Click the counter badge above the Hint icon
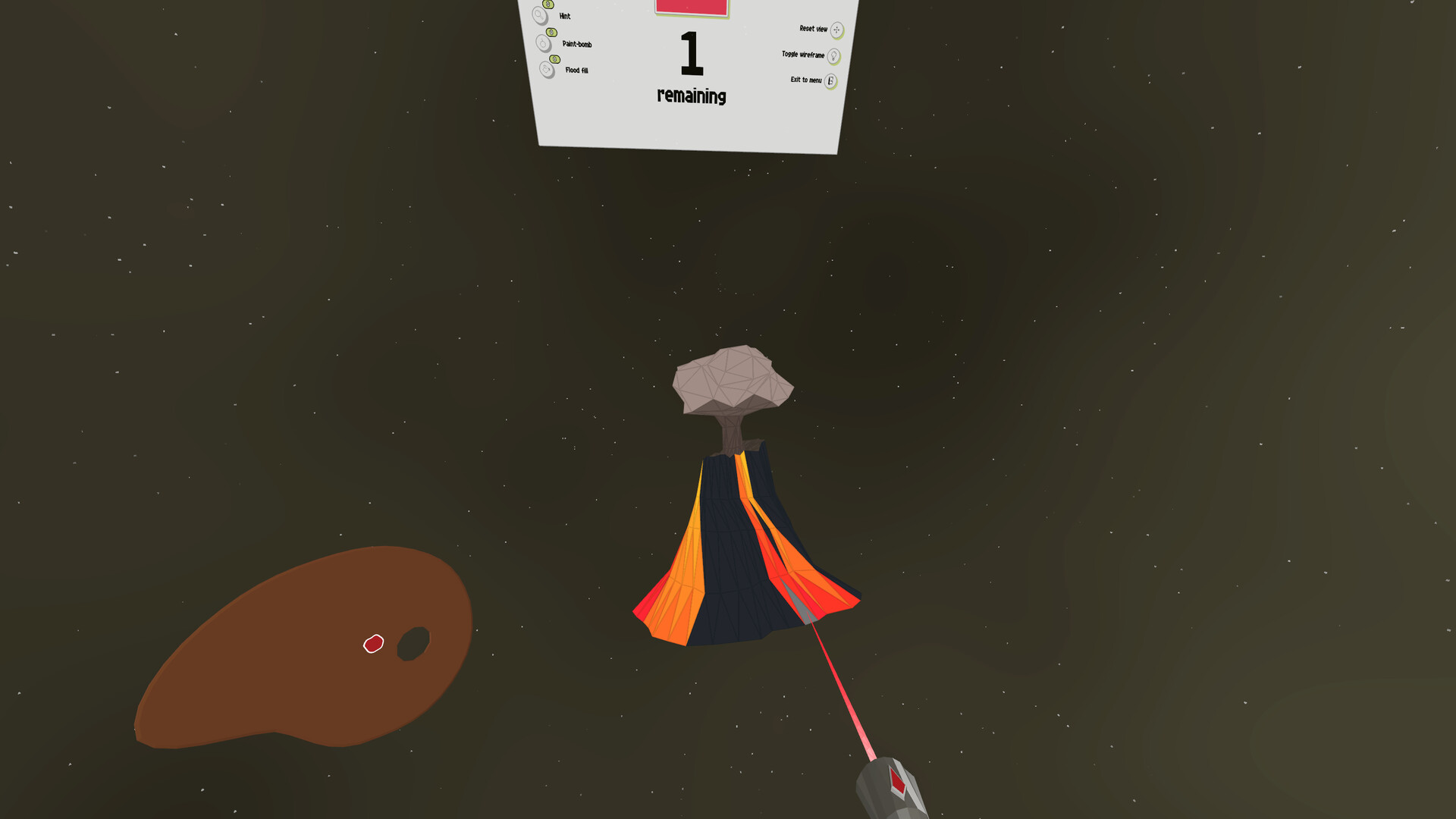Image resolution: width=1456 pixels, height=819 pixels. tap(548, 2)
